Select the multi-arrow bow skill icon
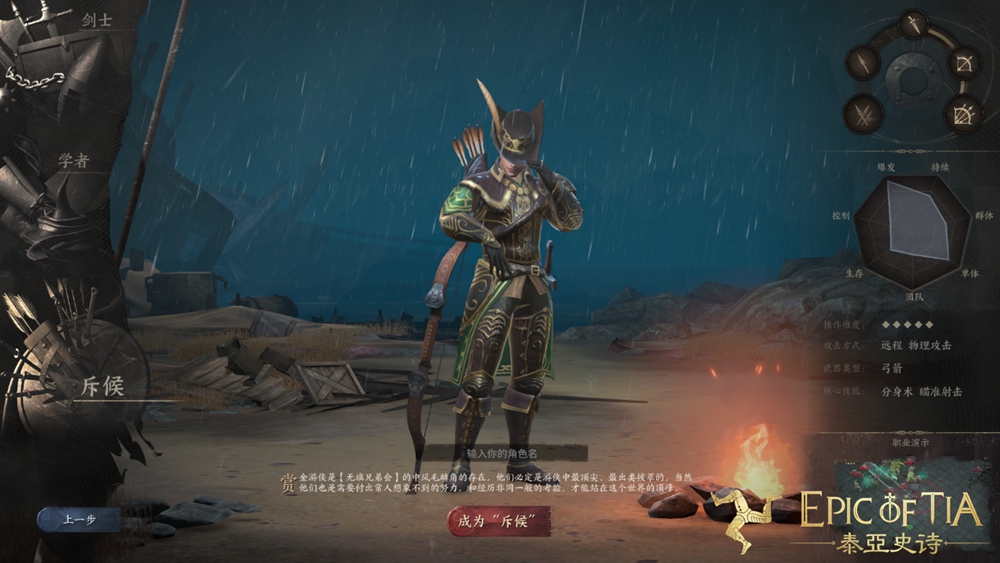 click(963, 114)
